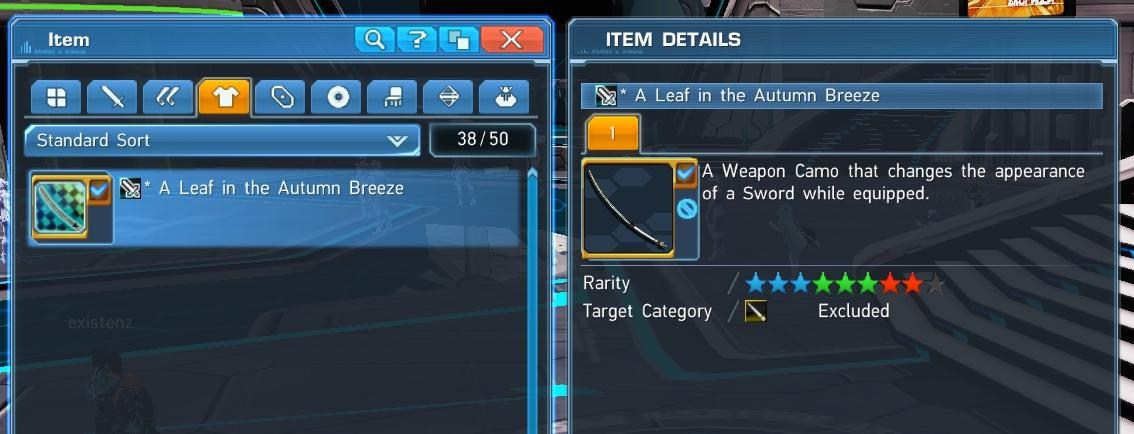1134x434 pixels.
Task: Select the shirt costume tab
Action: point(224,97)
